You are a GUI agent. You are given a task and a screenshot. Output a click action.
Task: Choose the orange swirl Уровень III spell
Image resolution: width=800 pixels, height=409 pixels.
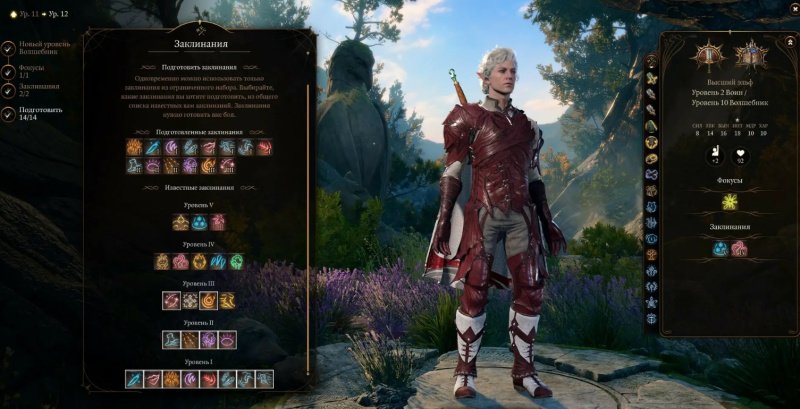coord(208,300)
